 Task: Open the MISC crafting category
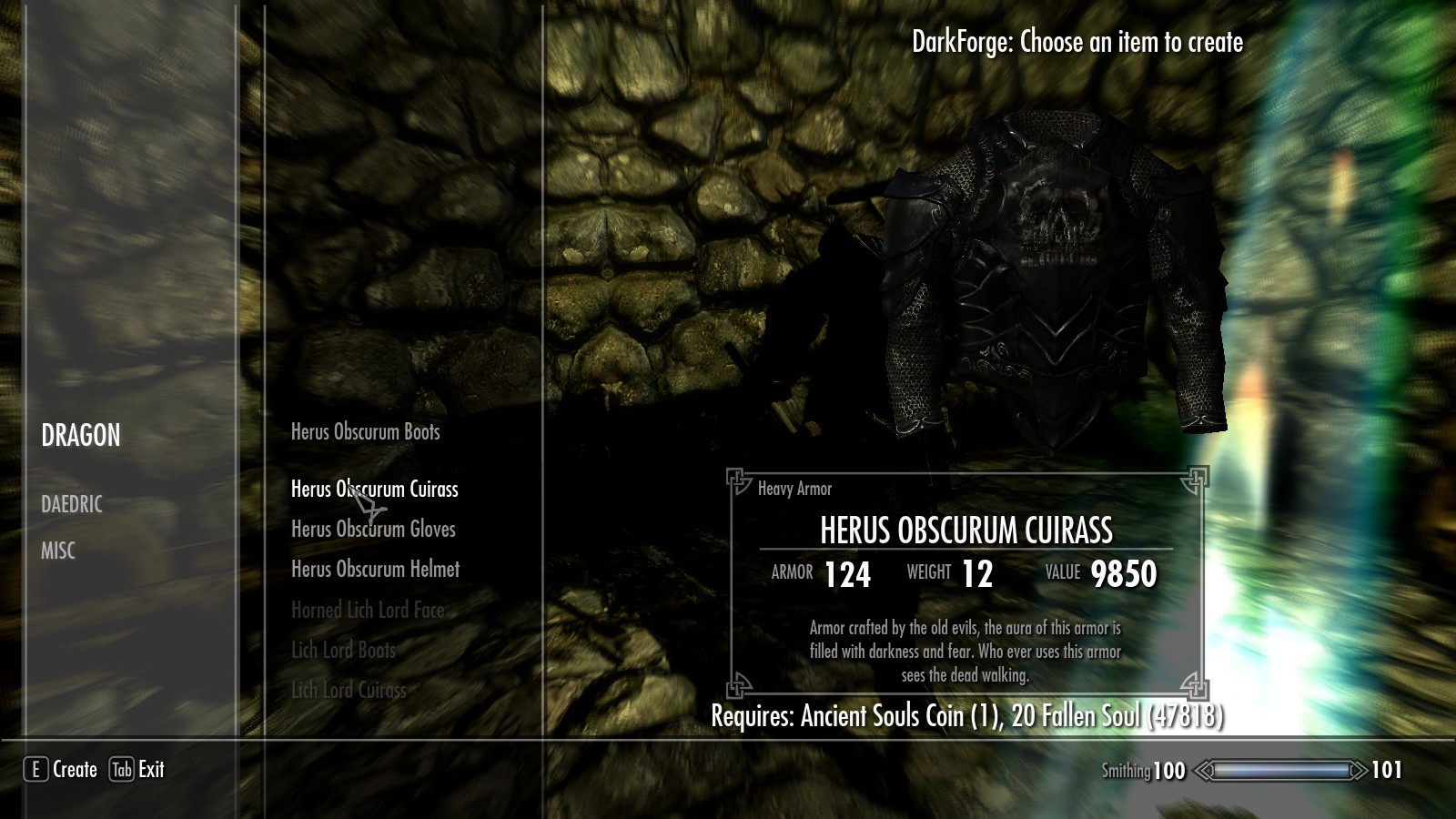click(x=58, y=551)
